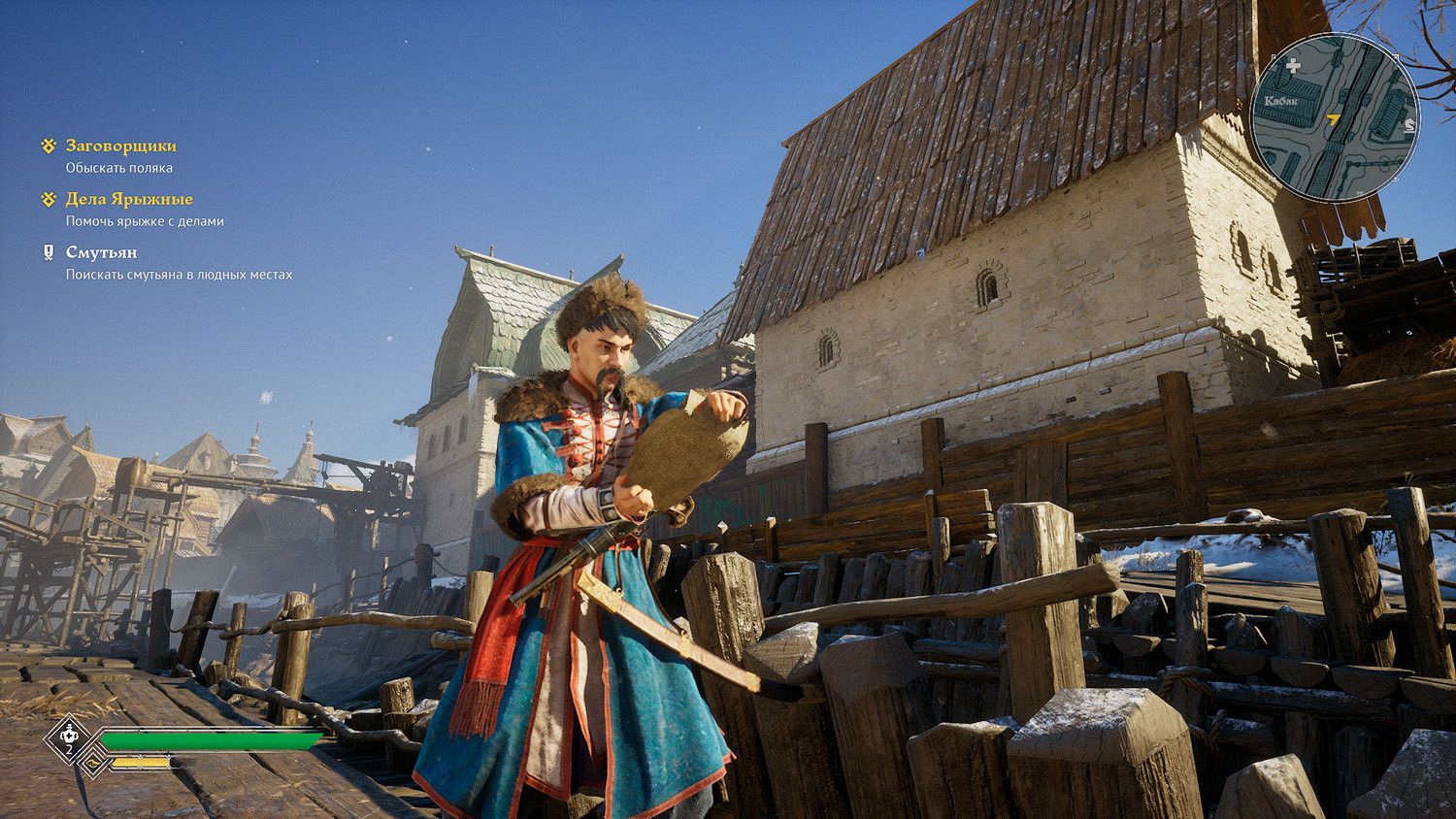
Task: Select the Заговорщики quest in the tracker
Action: [120, 146]
